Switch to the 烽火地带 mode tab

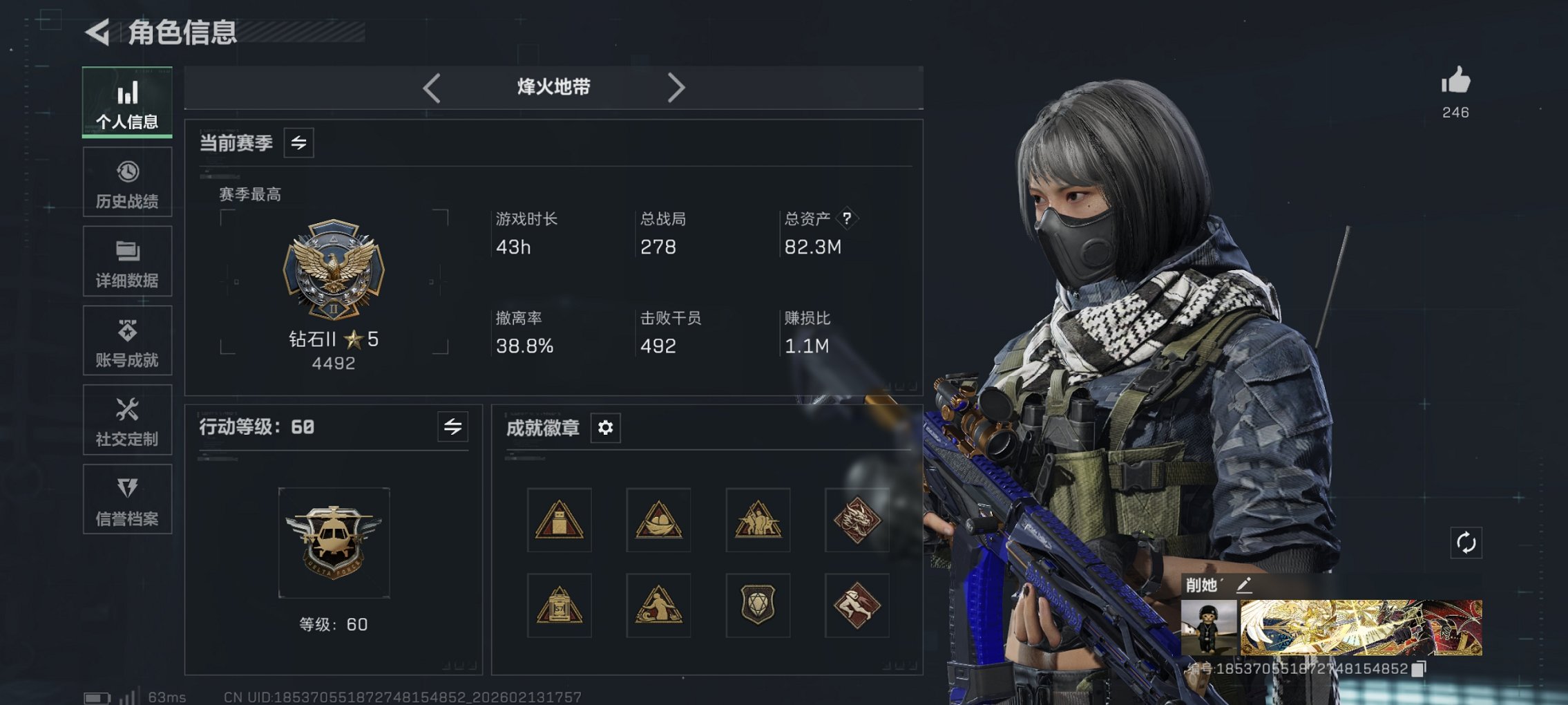pyautogui.click(x=553, y=87)
